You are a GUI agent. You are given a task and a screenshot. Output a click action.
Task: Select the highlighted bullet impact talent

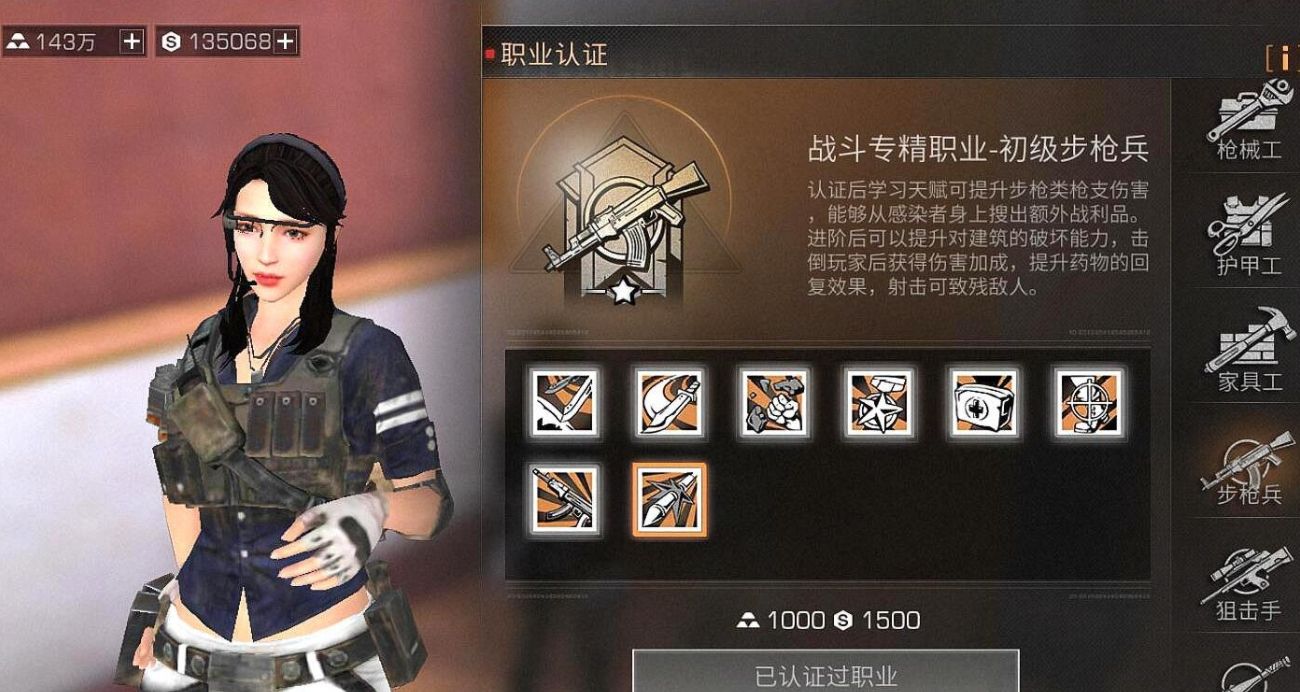(669, 499)
